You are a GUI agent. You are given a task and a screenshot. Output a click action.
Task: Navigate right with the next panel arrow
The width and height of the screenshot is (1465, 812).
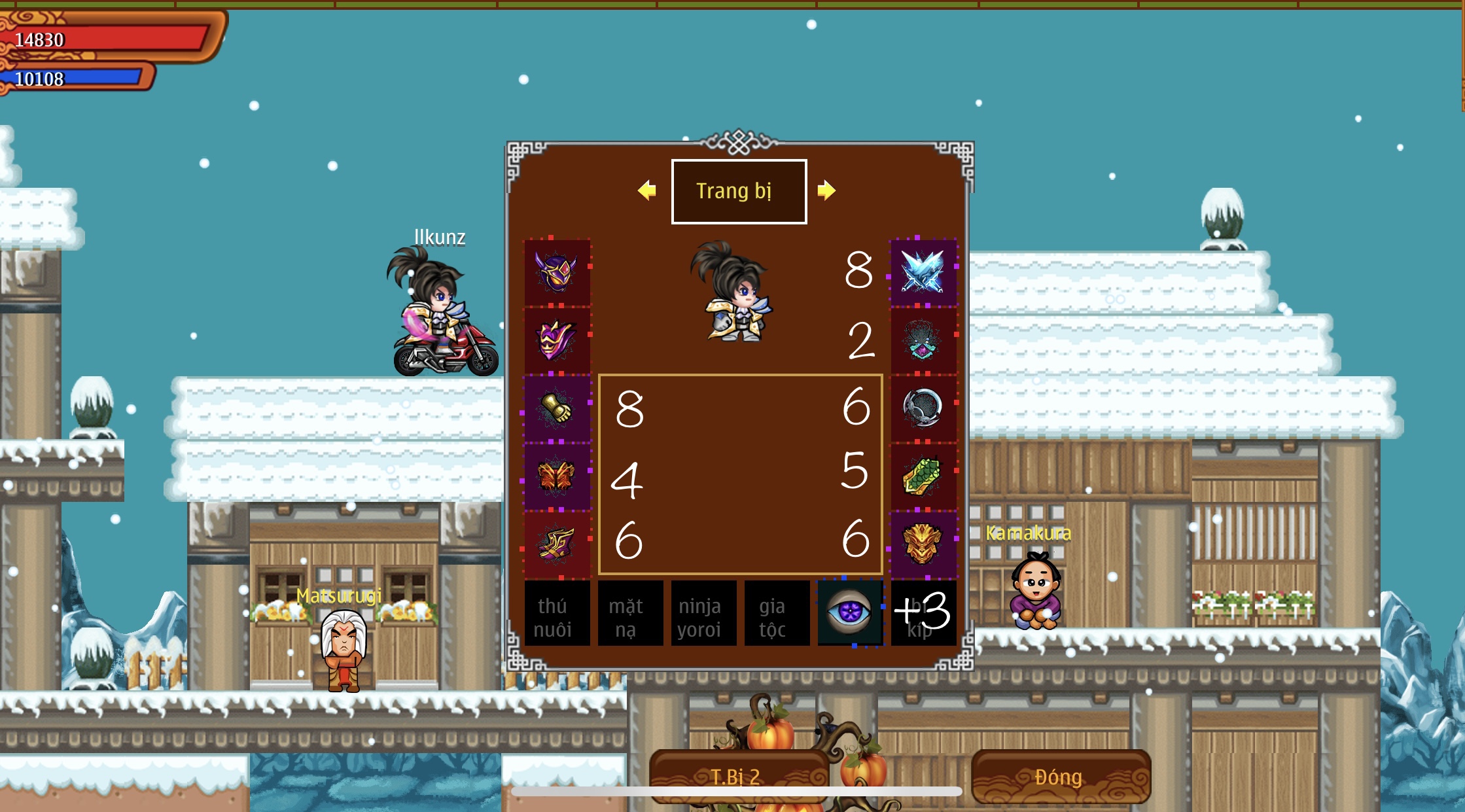coord(827,191)
